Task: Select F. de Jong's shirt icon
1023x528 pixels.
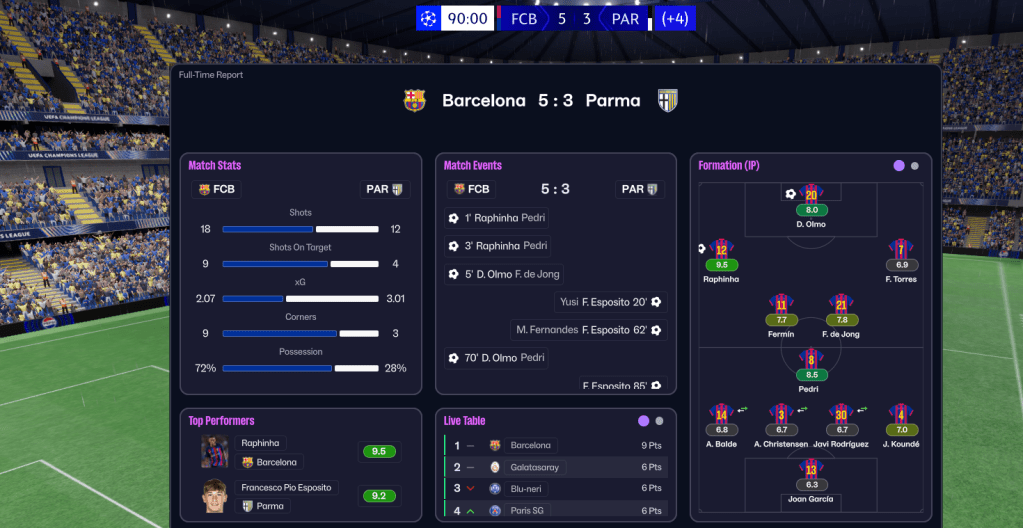Action: tap(841, 305)
